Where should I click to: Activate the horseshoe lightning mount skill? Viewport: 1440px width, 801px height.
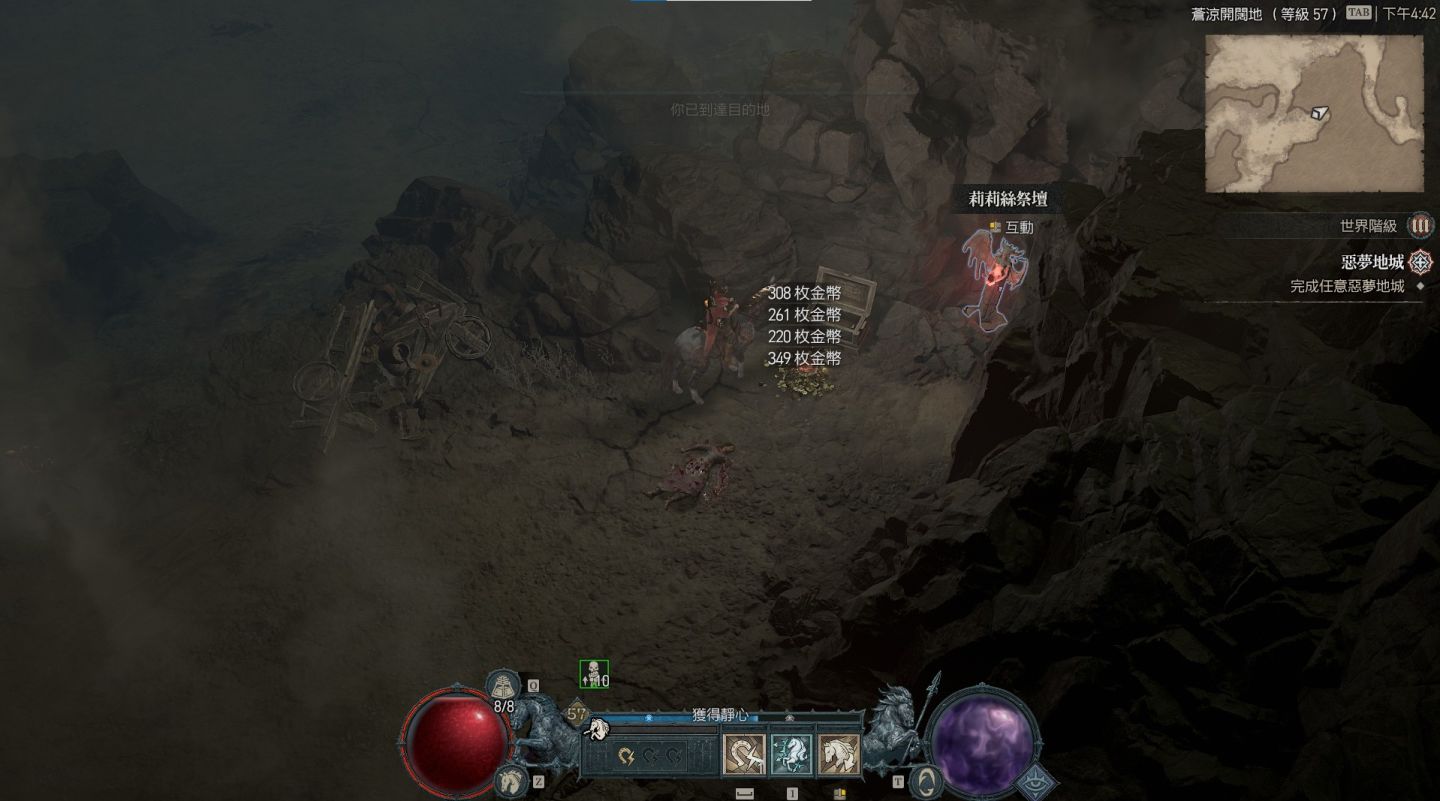coord(744,755)
